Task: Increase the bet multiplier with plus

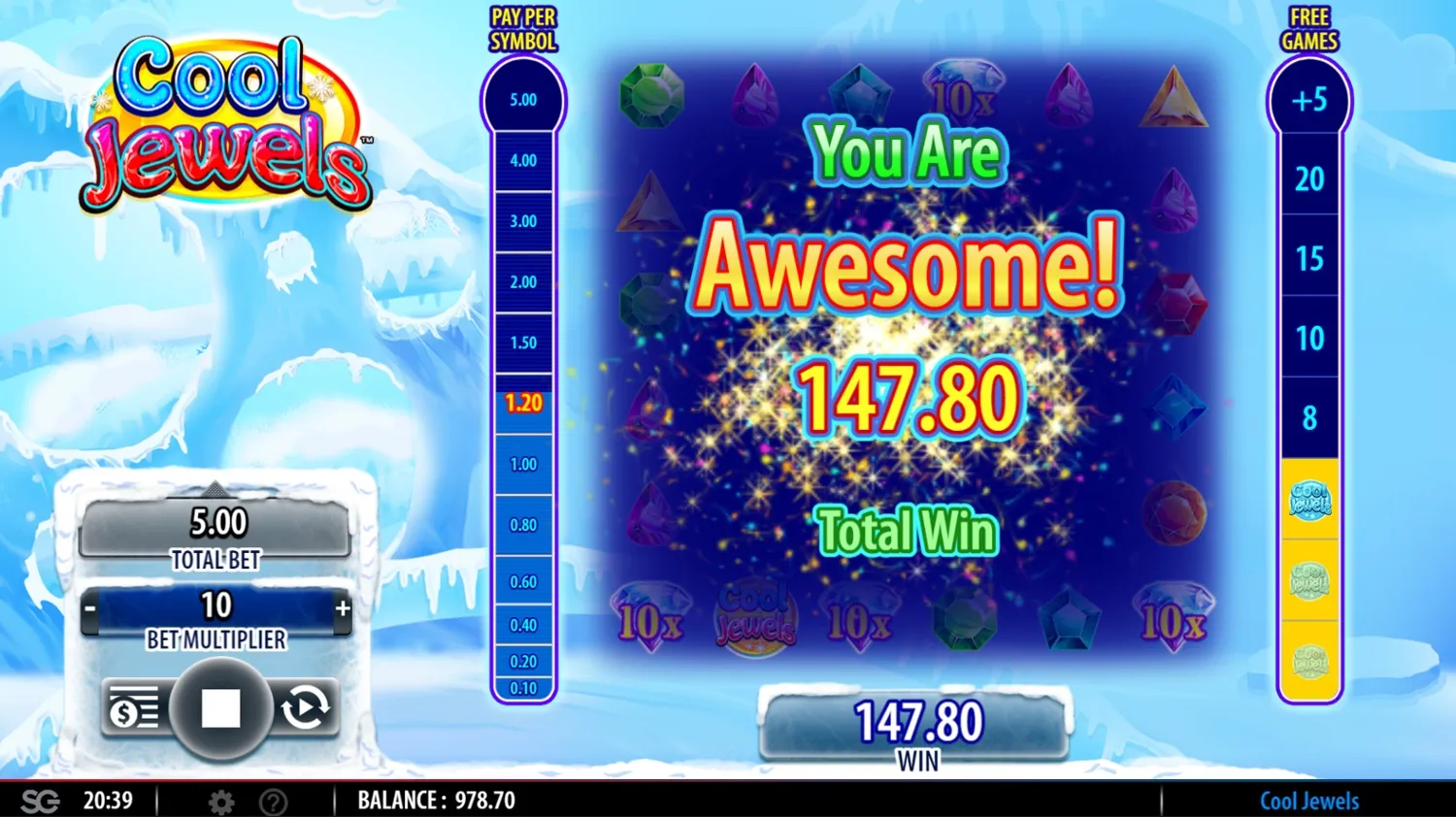Action: tap(343, 608)
